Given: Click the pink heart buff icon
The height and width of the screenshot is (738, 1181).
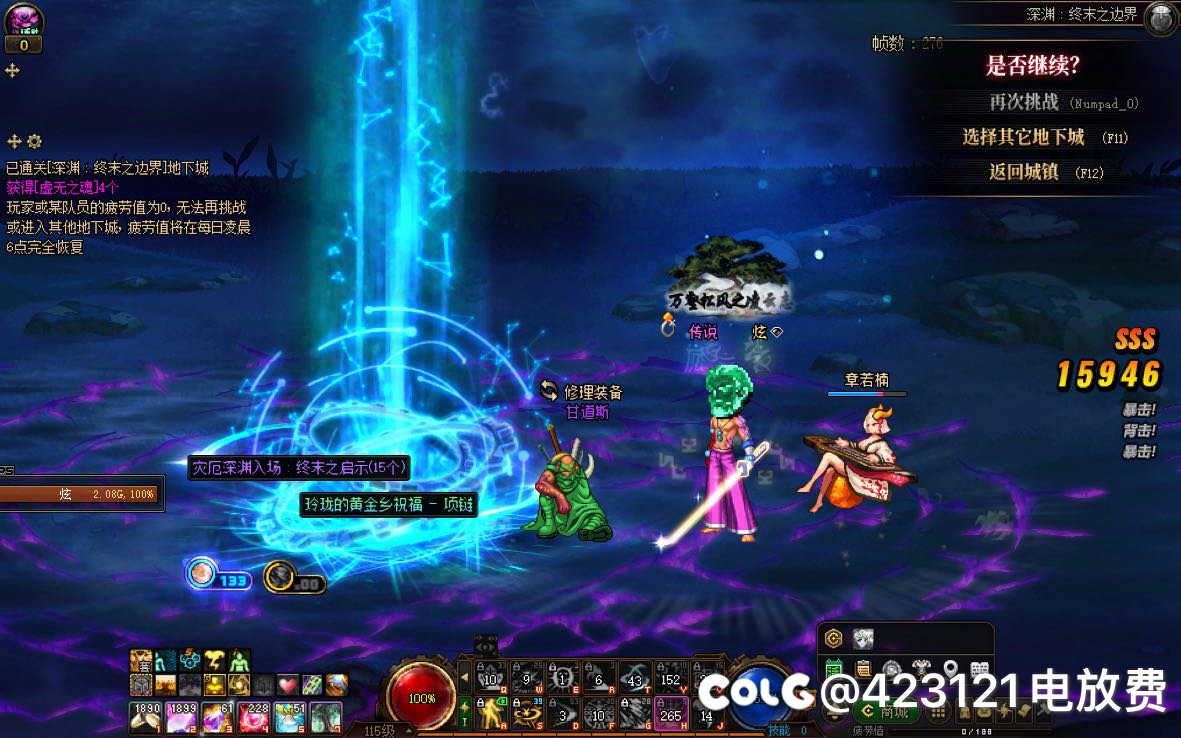Looking at the screenshot, I should 288,685.
